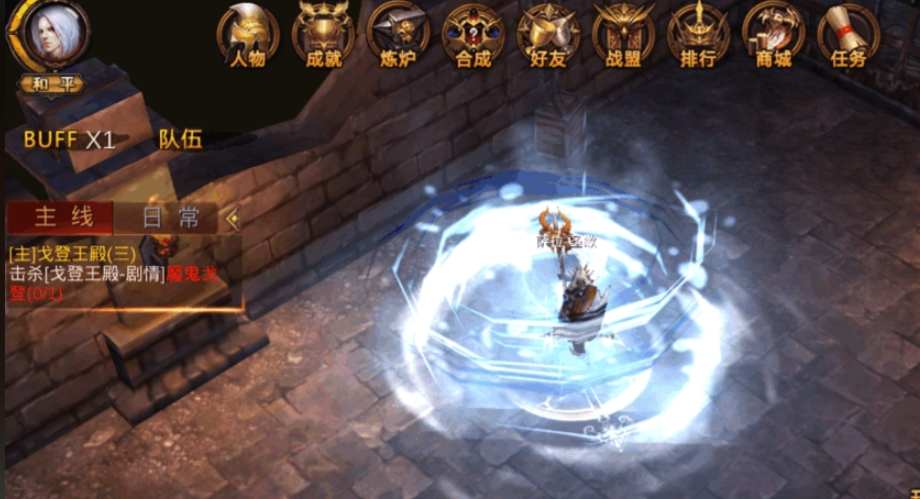Open the 战盟 guild menu
The image size is (920, 499).
point(622,36)
